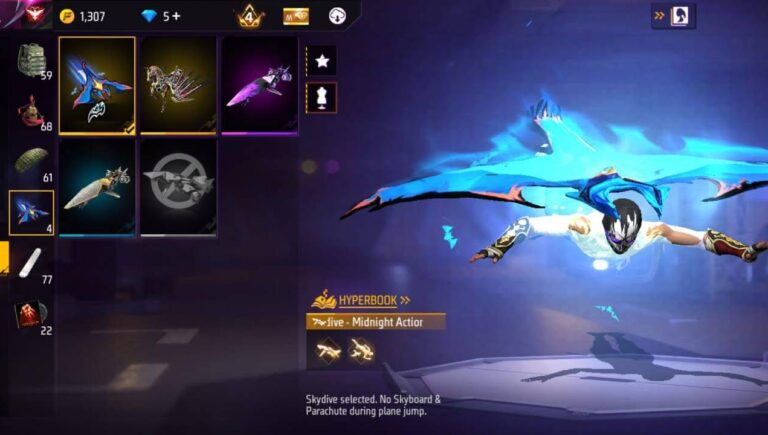Open the cloud download icon

(x=336, y=16)
